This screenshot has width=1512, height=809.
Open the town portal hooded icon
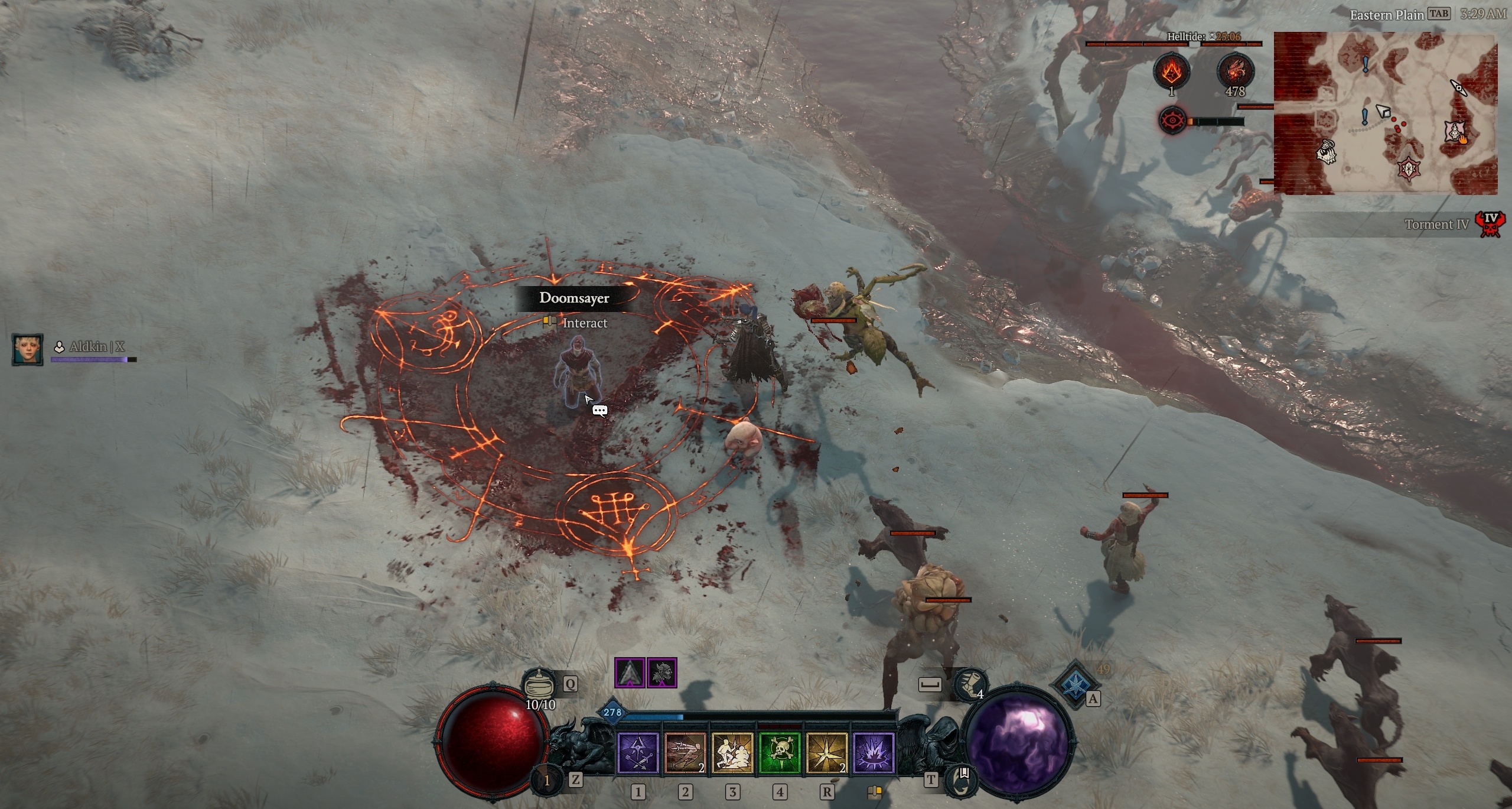(x=961, y=780)
